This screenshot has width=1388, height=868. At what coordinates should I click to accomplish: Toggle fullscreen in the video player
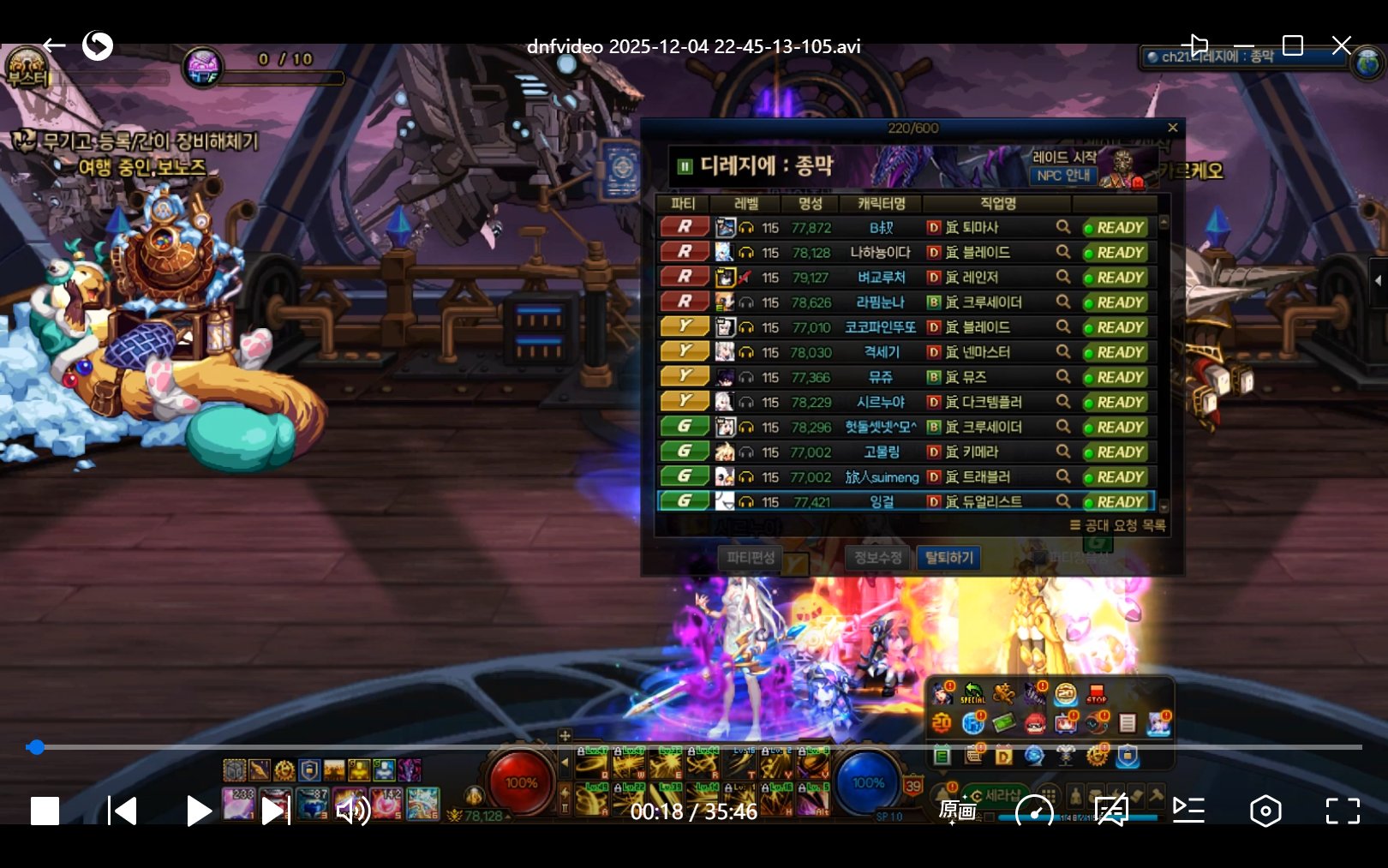point(1342,811)
